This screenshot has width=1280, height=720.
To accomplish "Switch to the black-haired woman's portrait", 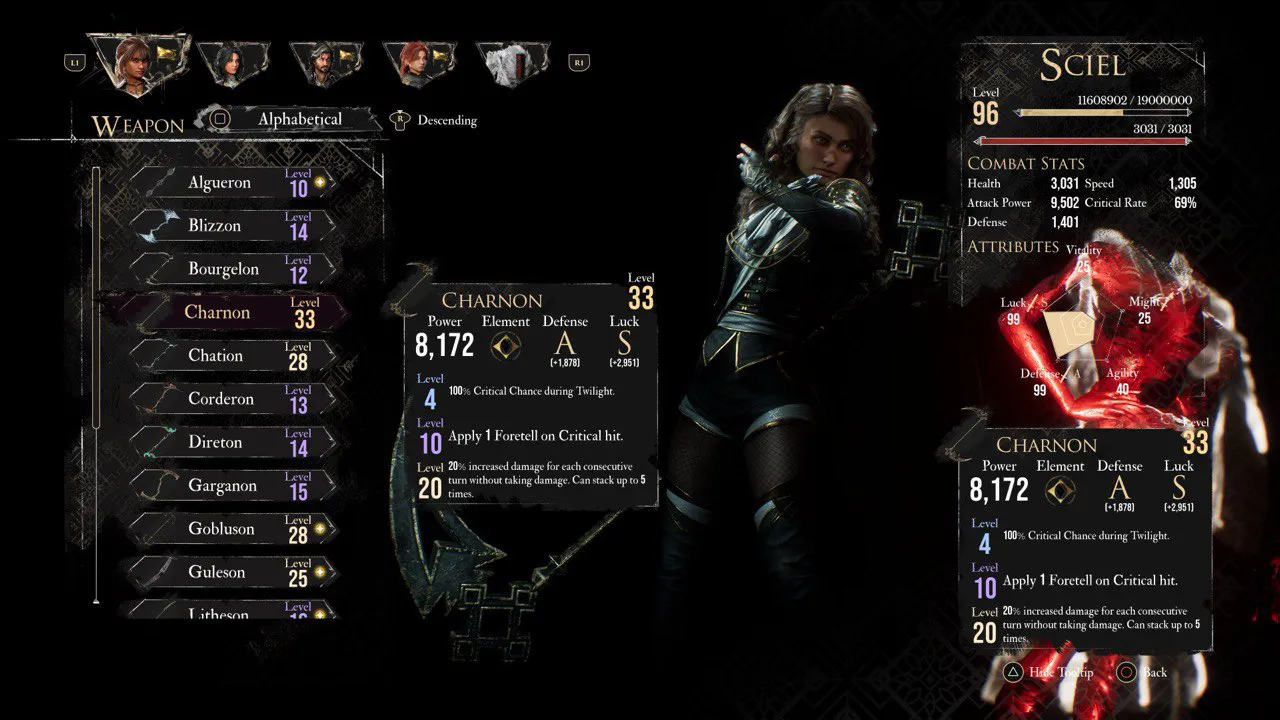I will tap(233, 63).
